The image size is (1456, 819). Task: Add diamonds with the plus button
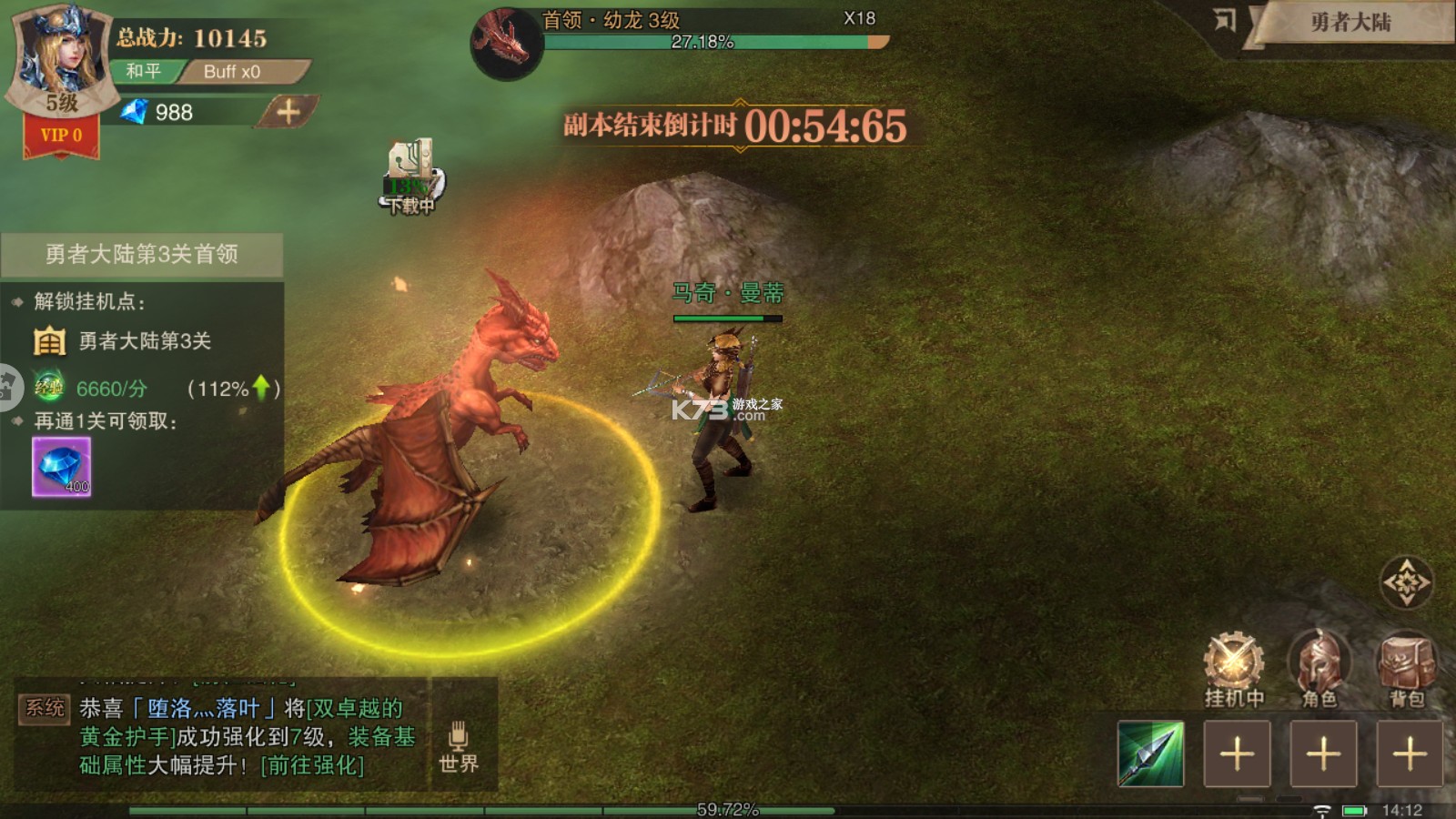point(288,112)
